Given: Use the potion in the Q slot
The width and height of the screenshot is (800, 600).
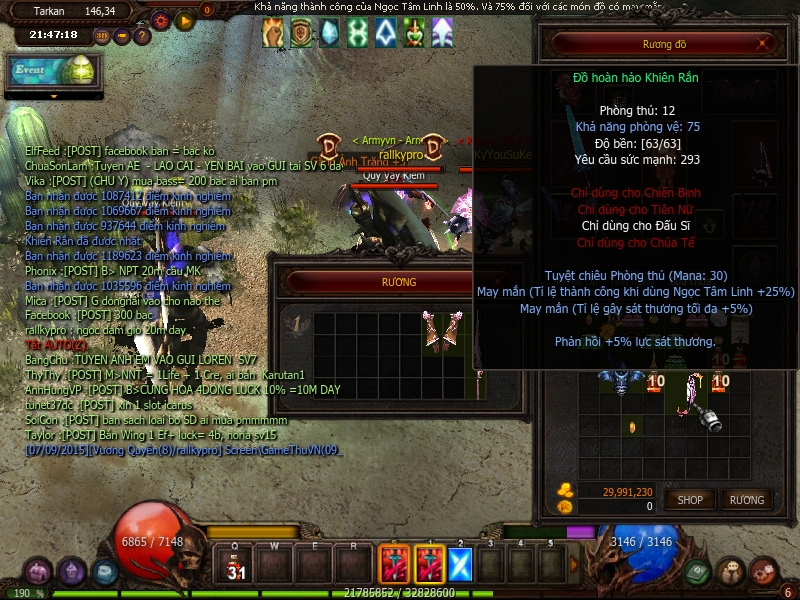Looking at the screenshot, I should 236,565.
